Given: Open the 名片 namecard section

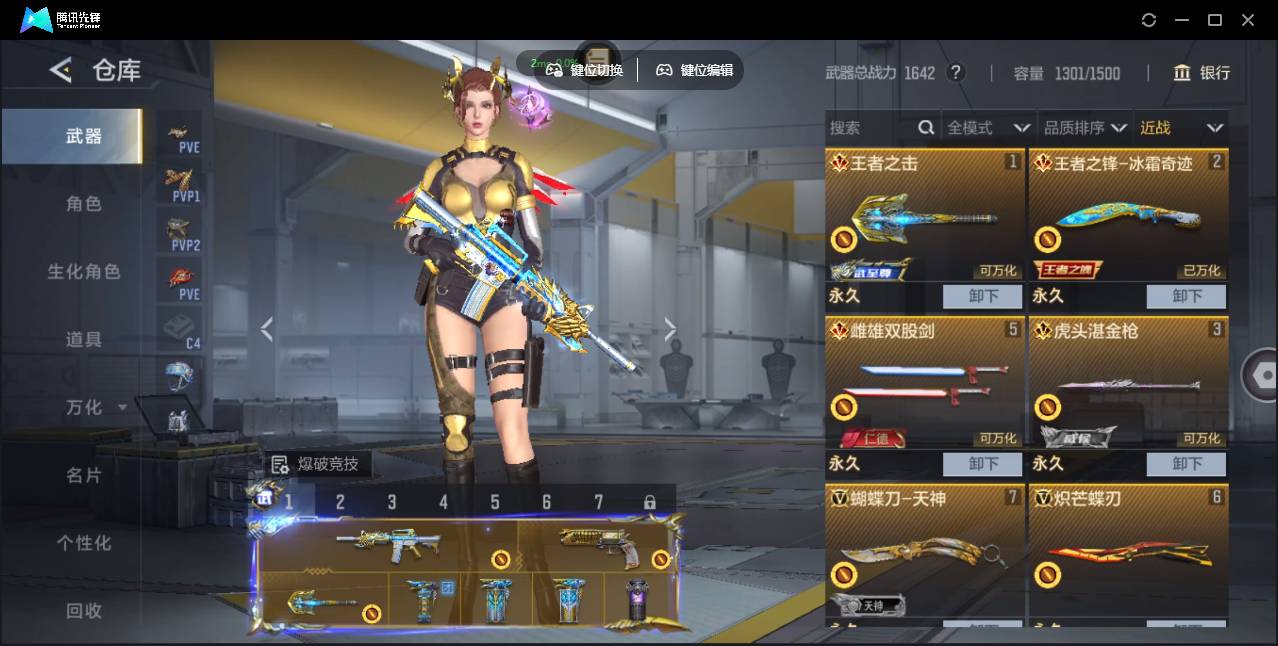Looking at the screenshot, I should coord(84,475).
